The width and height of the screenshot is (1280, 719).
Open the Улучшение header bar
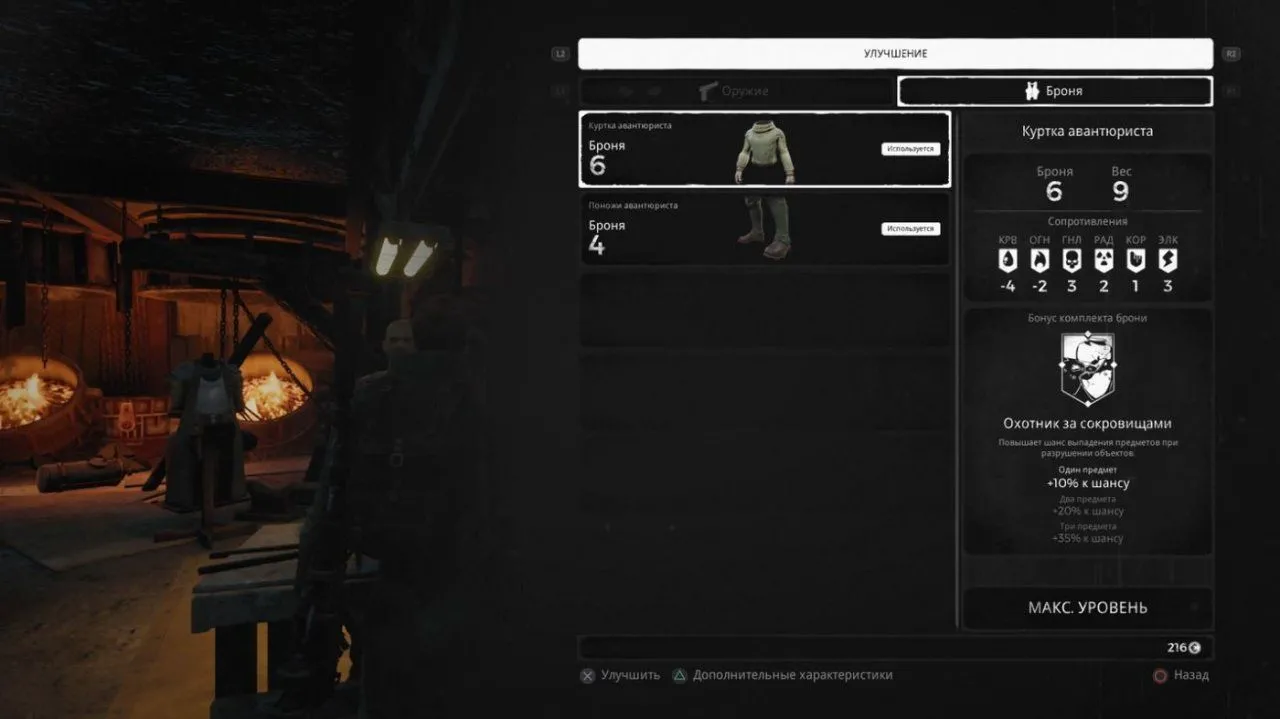[x=895, y=54]
